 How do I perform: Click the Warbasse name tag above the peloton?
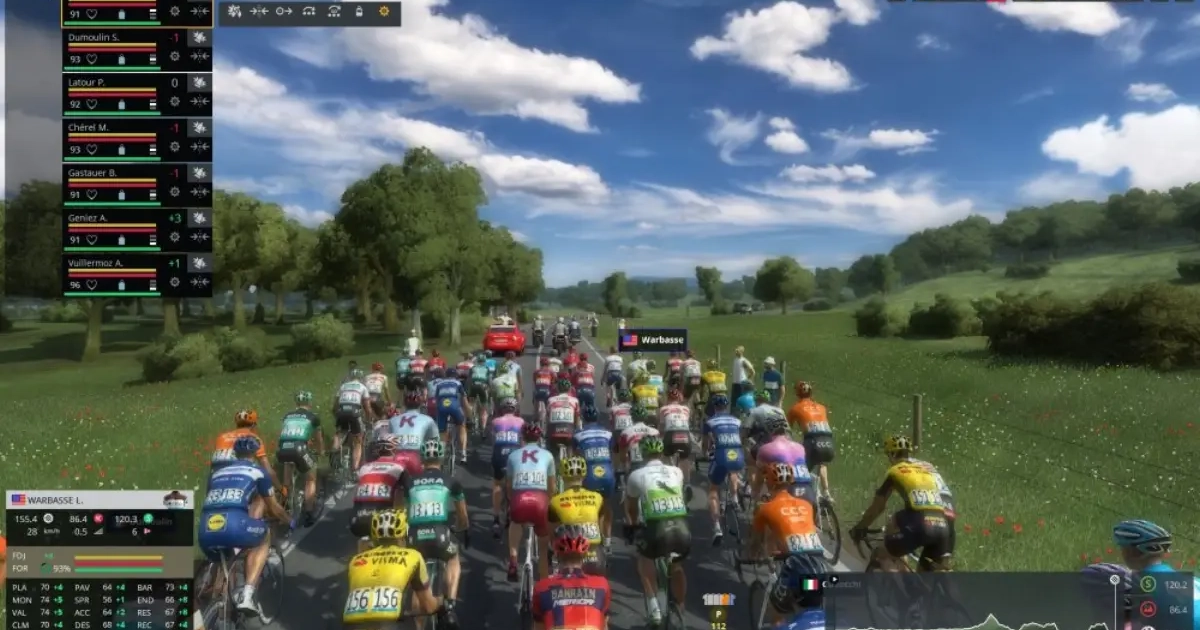(x=653, y=340)
